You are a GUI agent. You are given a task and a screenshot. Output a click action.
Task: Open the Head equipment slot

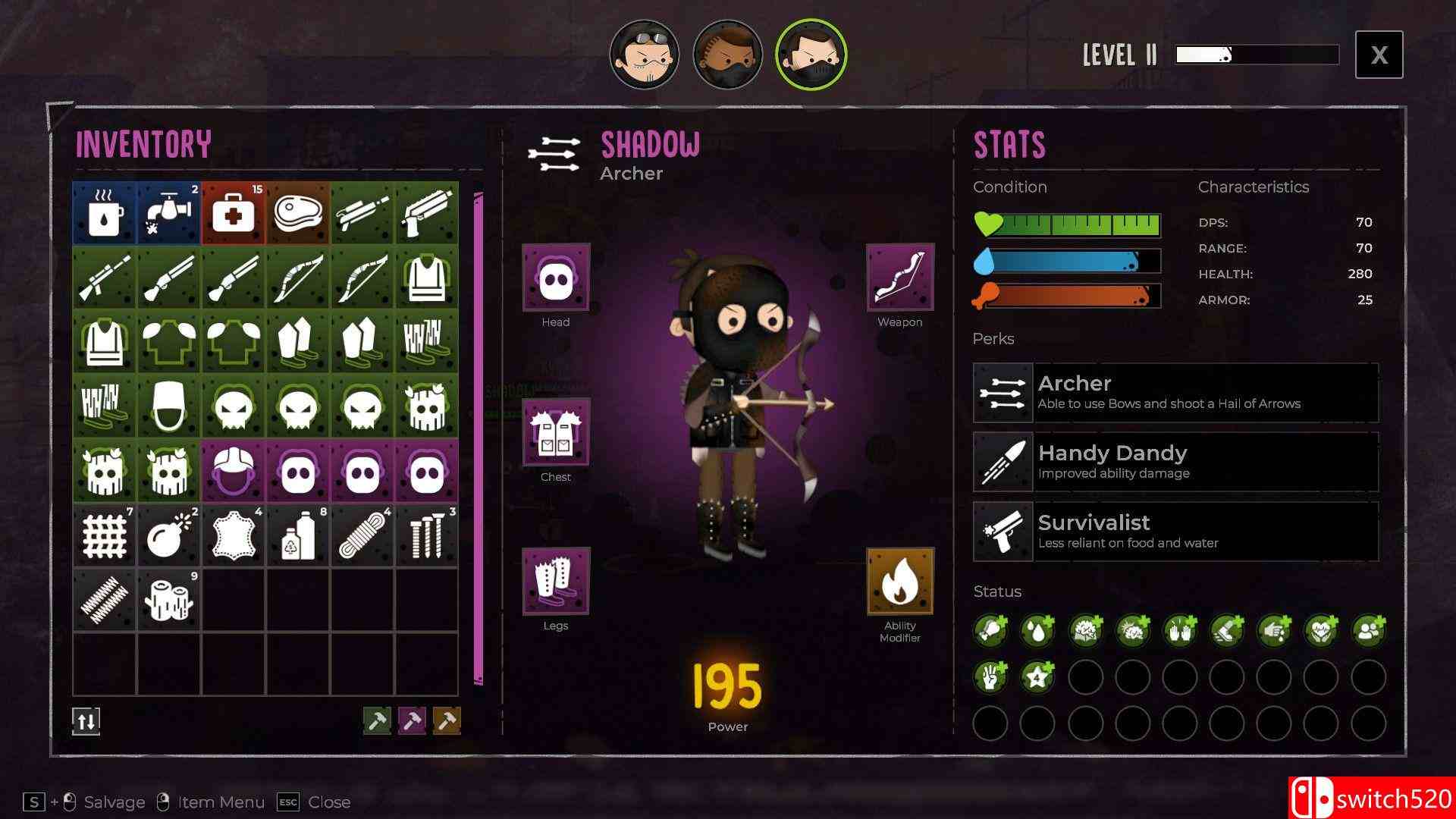pyautogui.click(x=556, y=279)
